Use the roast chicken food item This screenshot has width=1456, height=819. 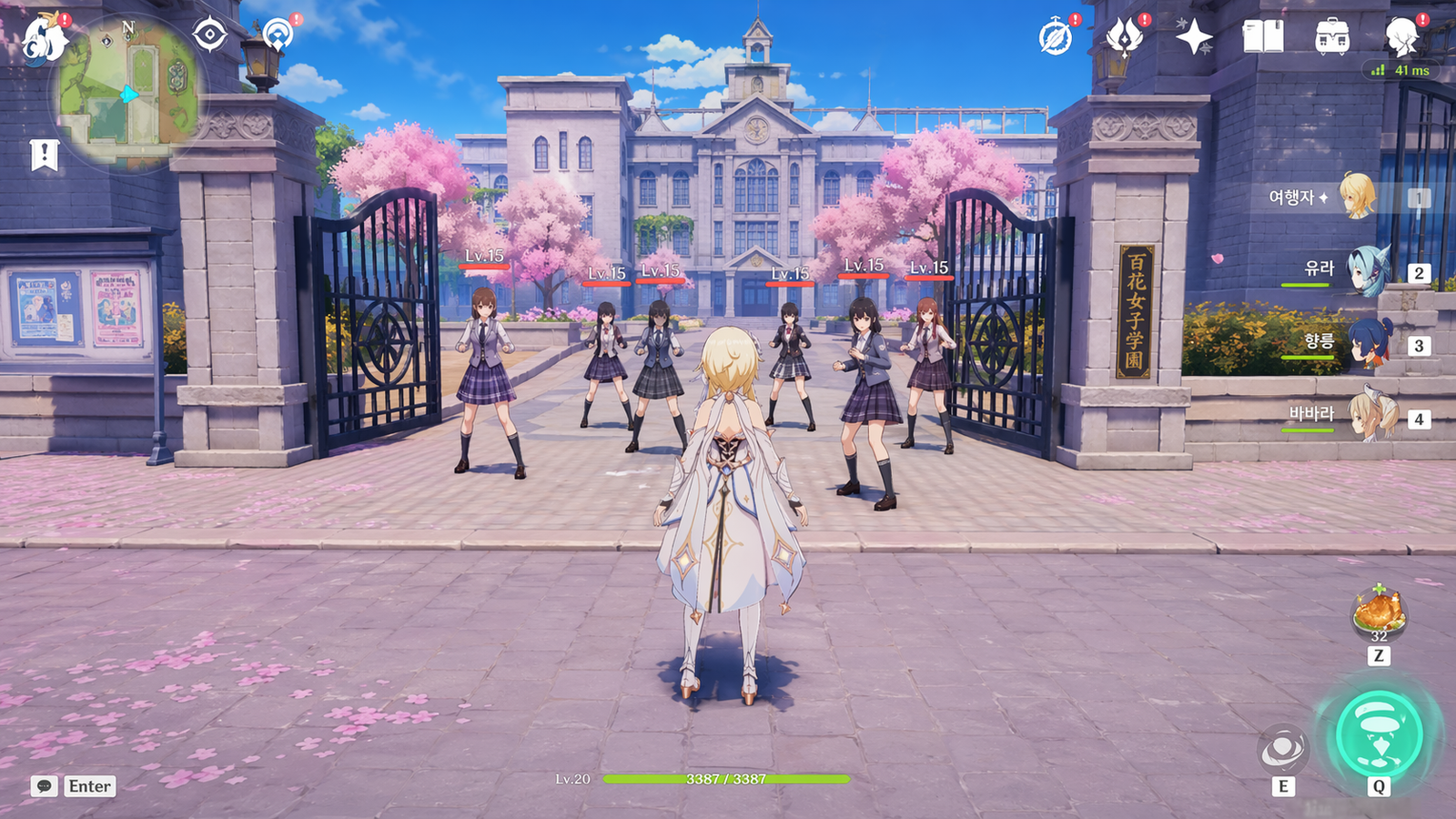tap(1379, 610)
